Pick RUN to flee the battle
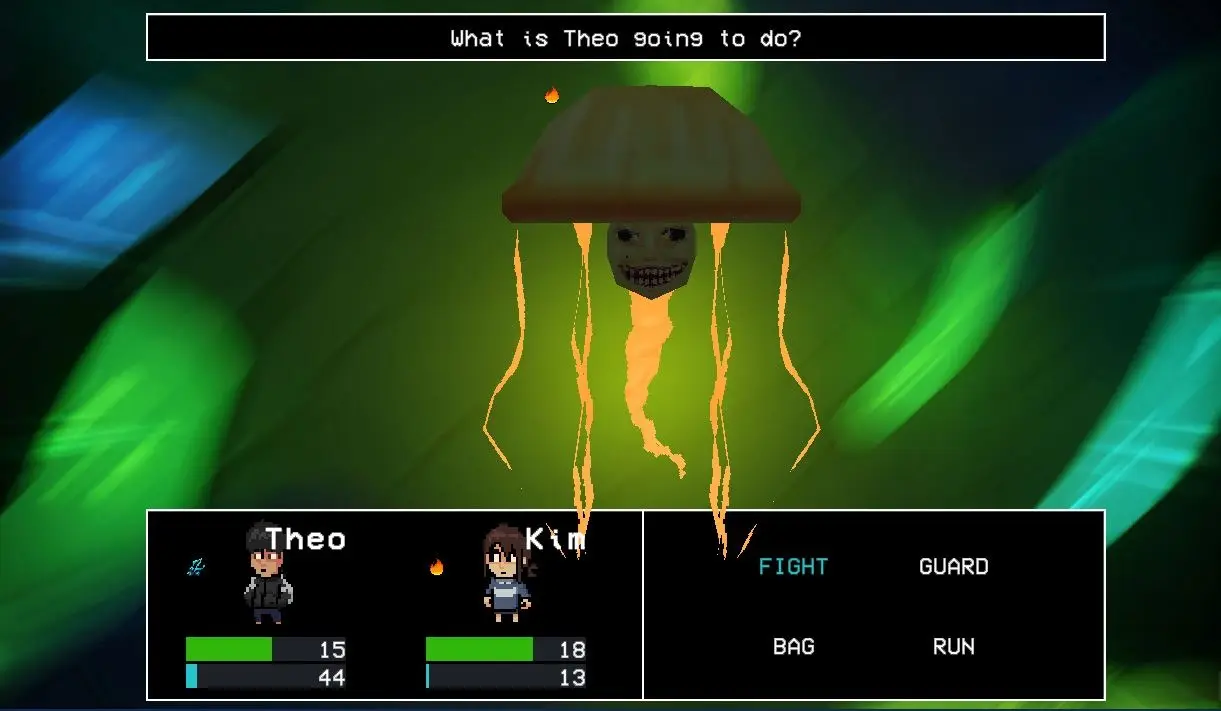 (953, 647)
